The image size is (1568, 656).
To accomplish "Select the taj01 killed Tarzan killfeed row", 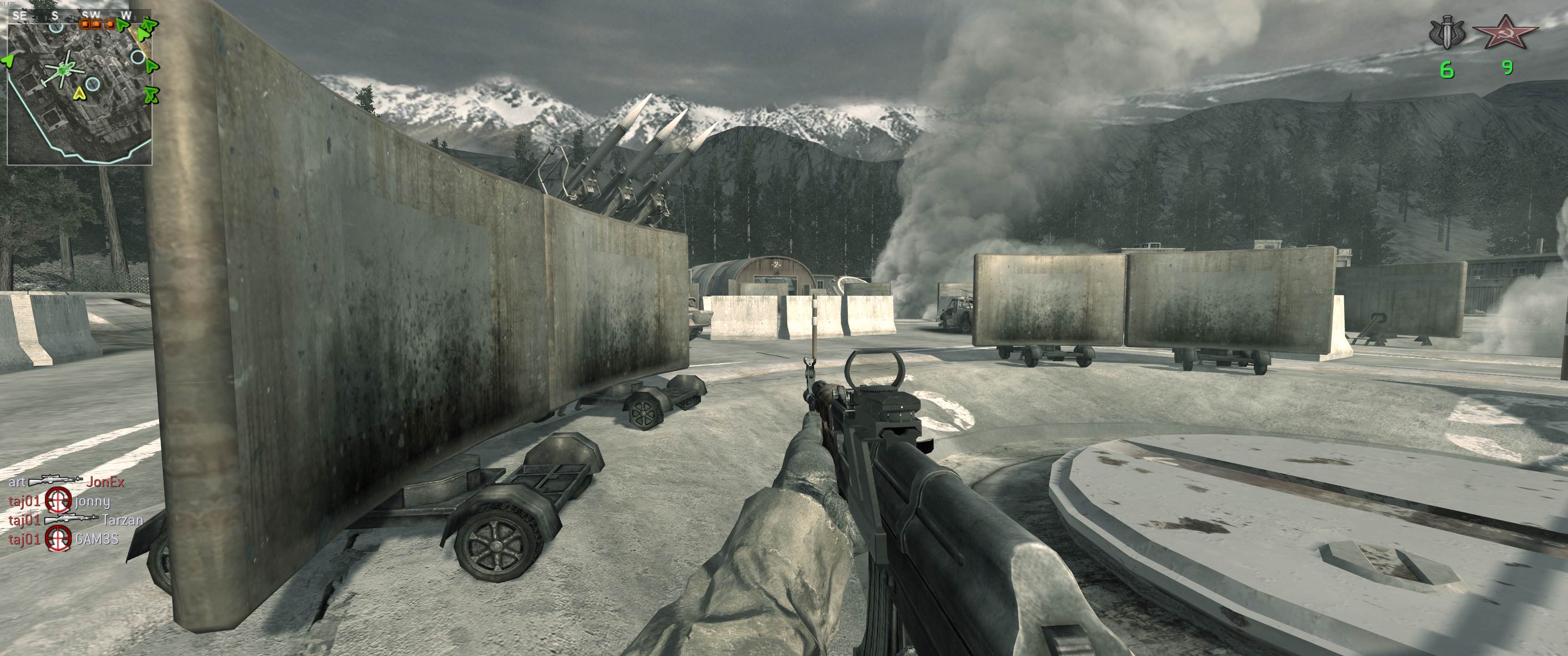I will [x=76, y=520].
